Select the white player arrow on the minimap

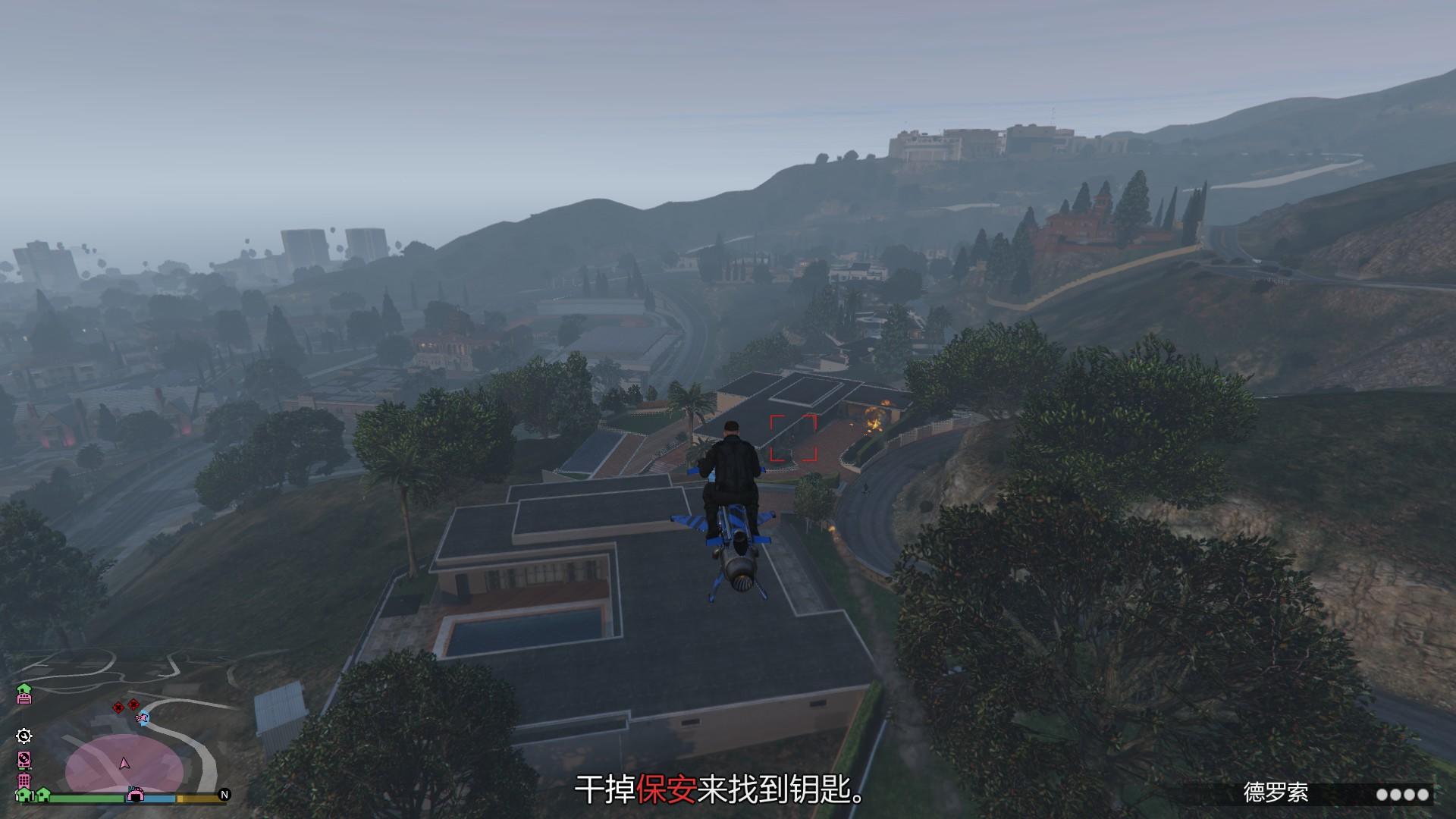coord(124,764)
